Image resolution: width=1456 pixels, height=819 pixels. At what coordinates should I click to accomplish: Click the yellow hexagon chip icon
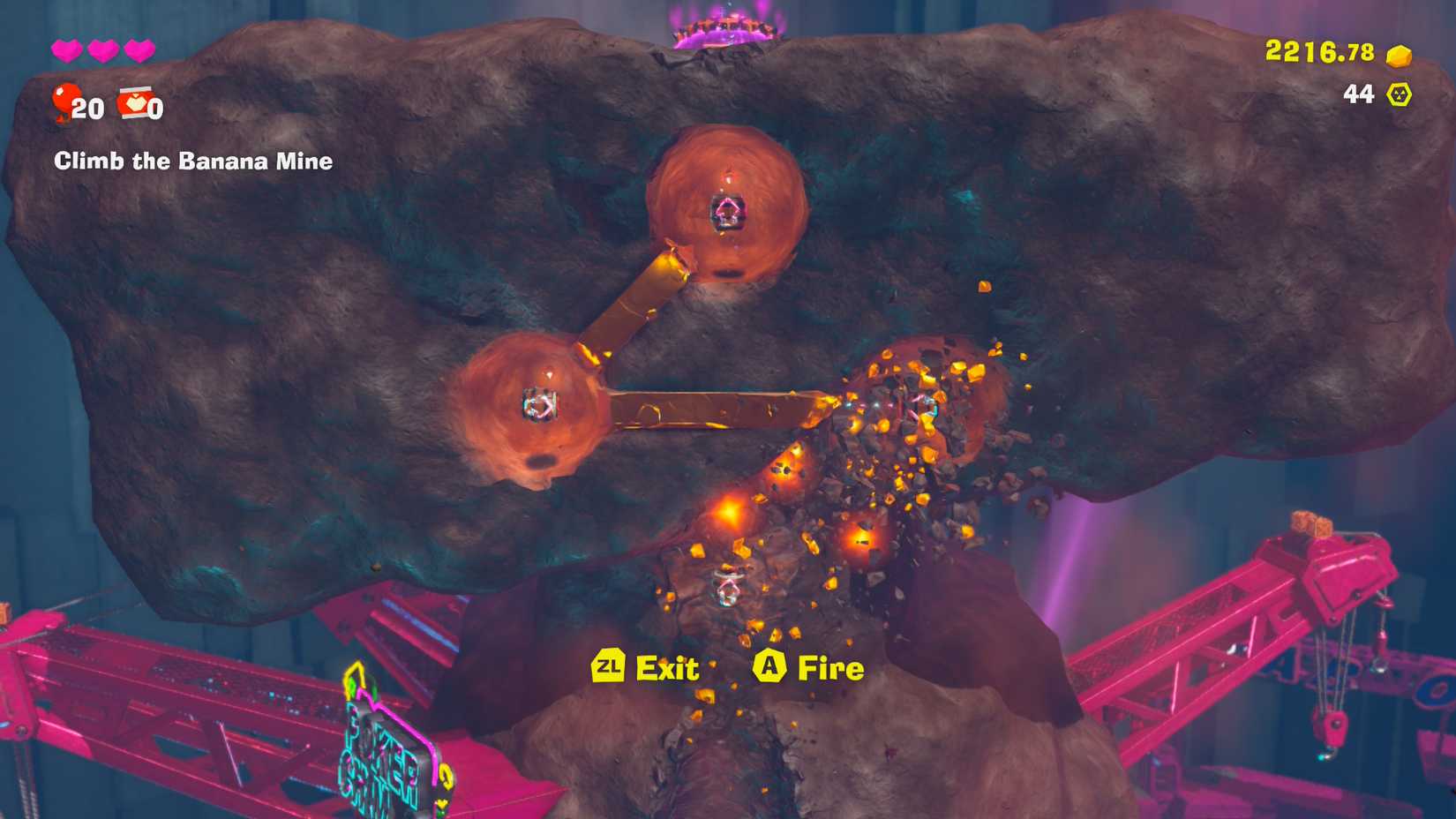coord(1400,94)
